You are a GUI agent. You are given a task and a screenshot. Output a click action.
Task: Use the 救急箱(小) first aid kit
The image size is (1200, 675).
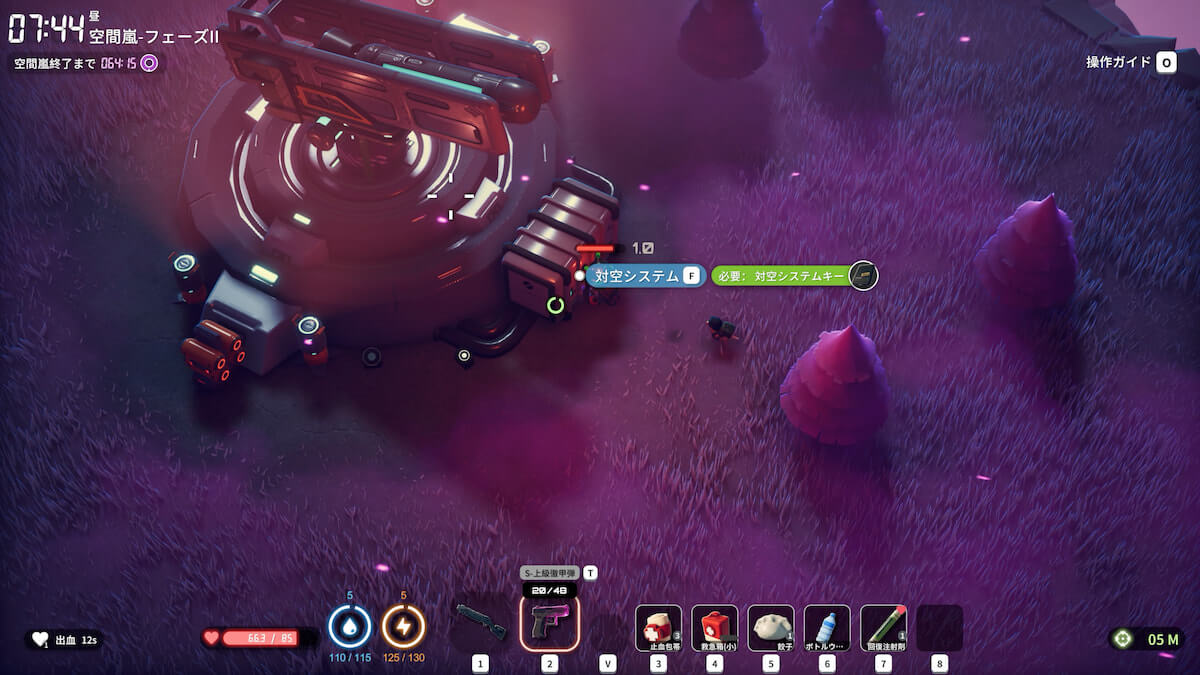coord(714,628)
